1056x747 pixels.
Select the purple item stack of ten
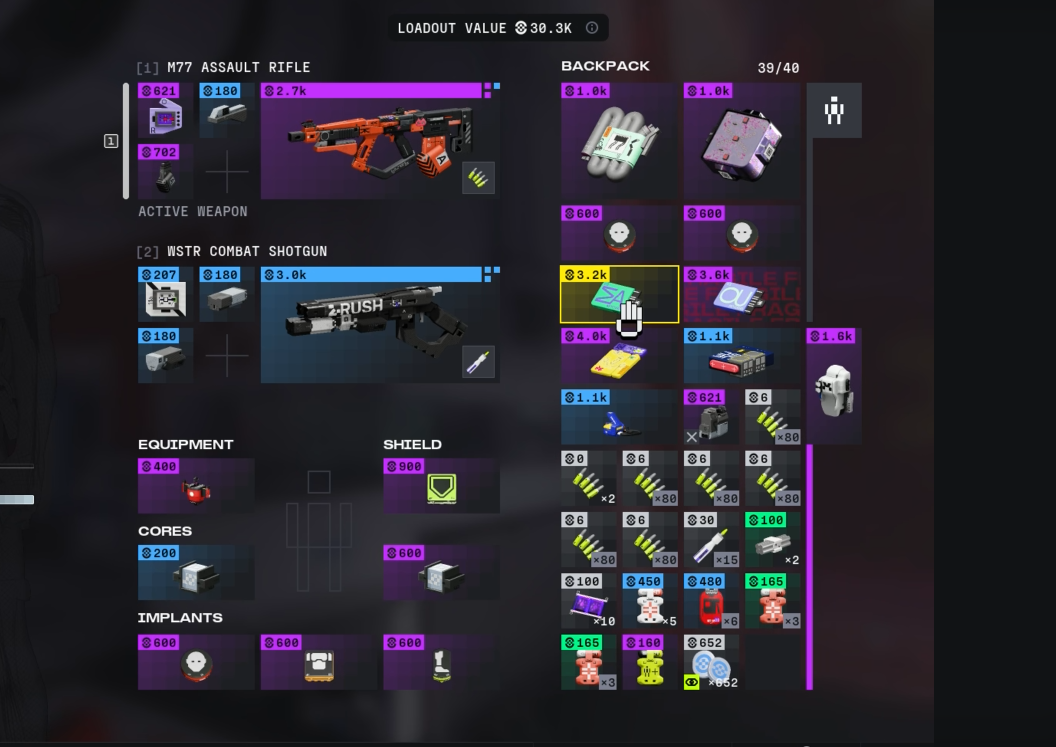589,601
